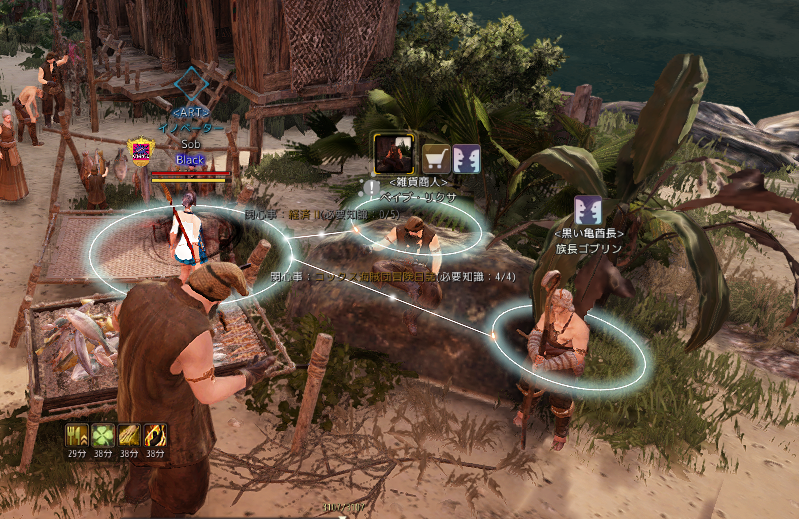Select the four-leaf clover buff icon
Image resolution: width=799 pixels, height=519 pixels.
coord(104,435)
